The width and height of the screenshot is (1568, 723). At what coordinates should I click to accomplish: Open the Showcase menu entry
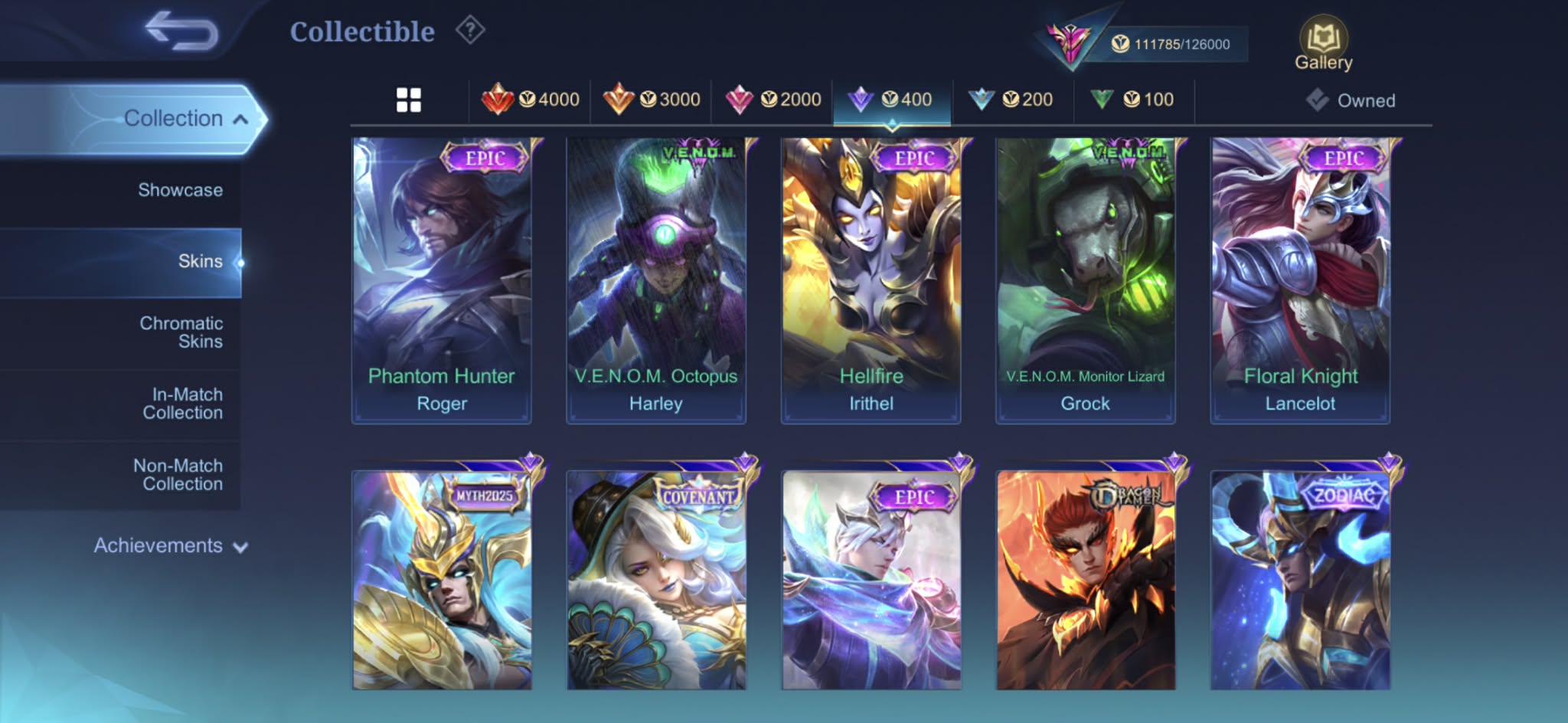point(181,190)
